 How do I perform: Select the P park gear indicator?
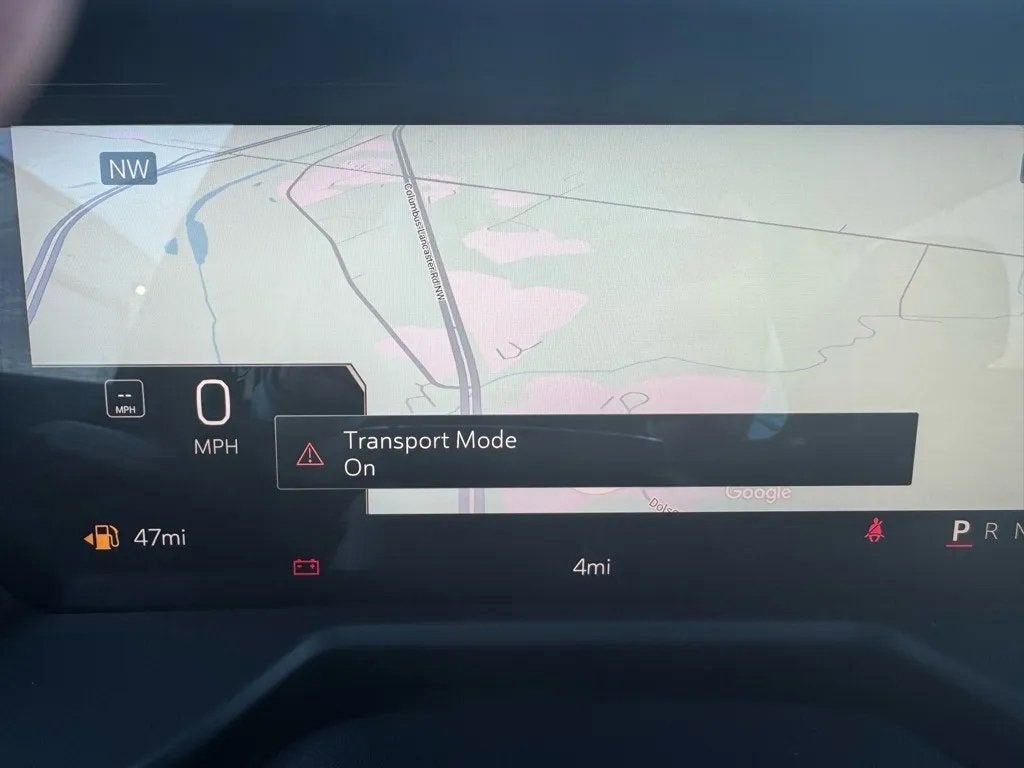960,532
